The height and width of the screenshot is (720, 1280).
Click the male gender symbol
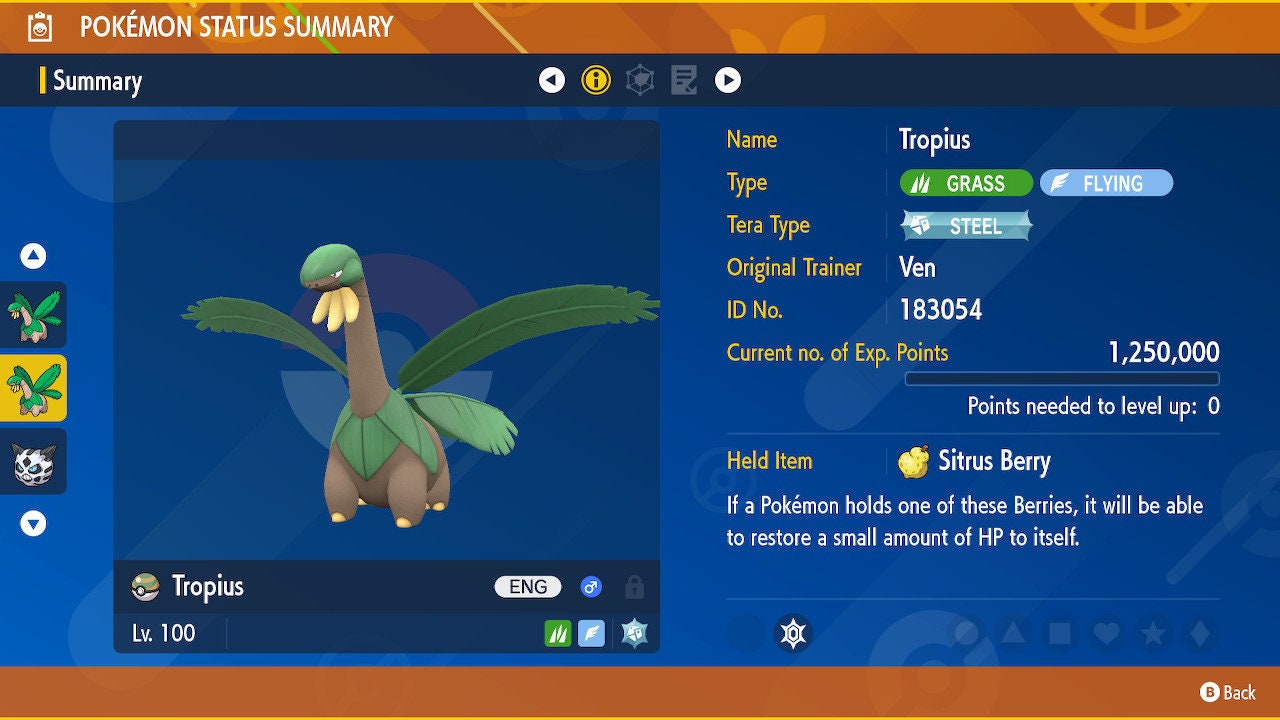590,587
